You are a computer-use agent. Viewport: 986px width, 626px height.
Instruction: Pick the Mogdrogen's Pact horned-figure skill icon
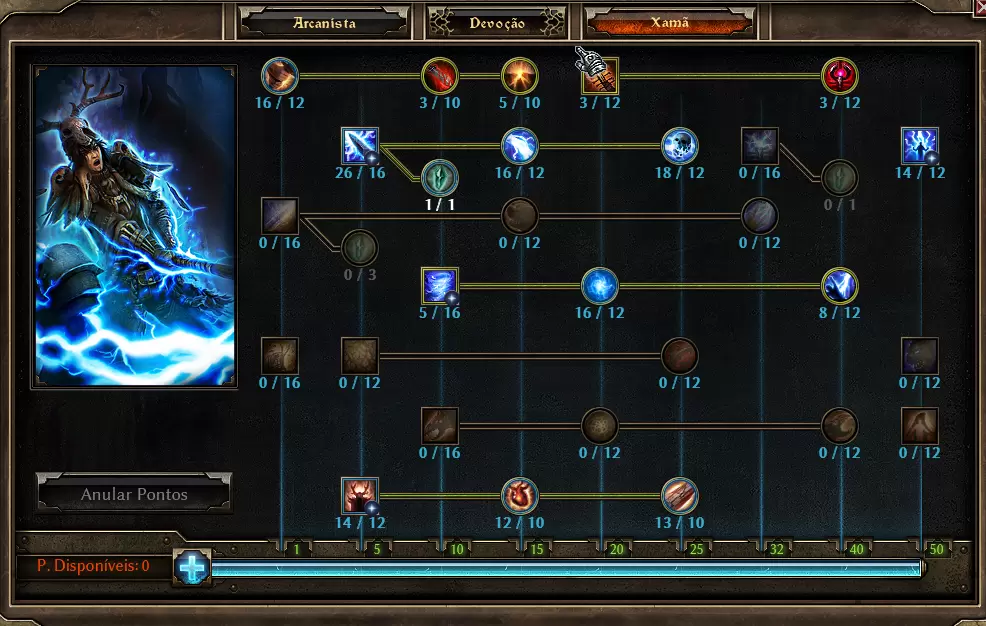(360, 496)
